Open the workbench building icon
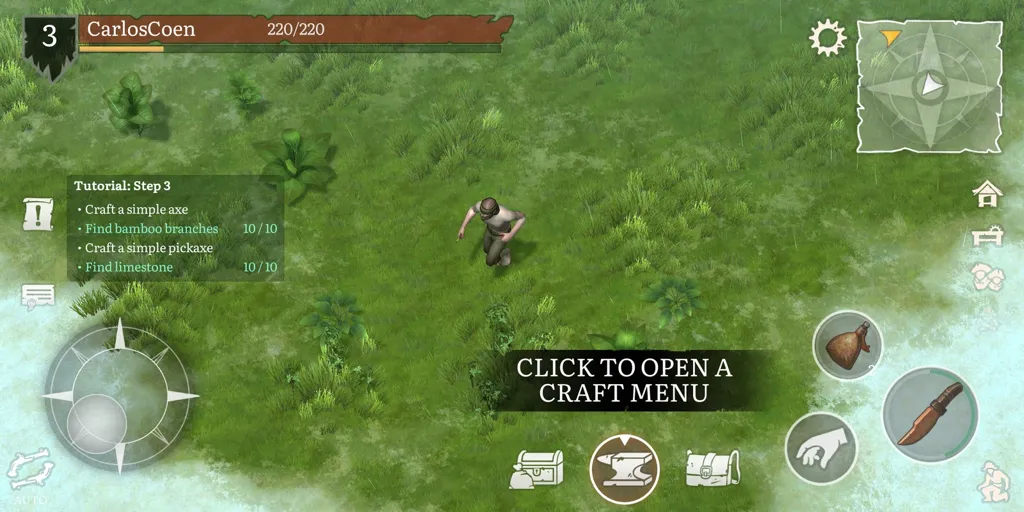Image resolution: width=1024 pixels, height=512 pixels. [987, 236]
